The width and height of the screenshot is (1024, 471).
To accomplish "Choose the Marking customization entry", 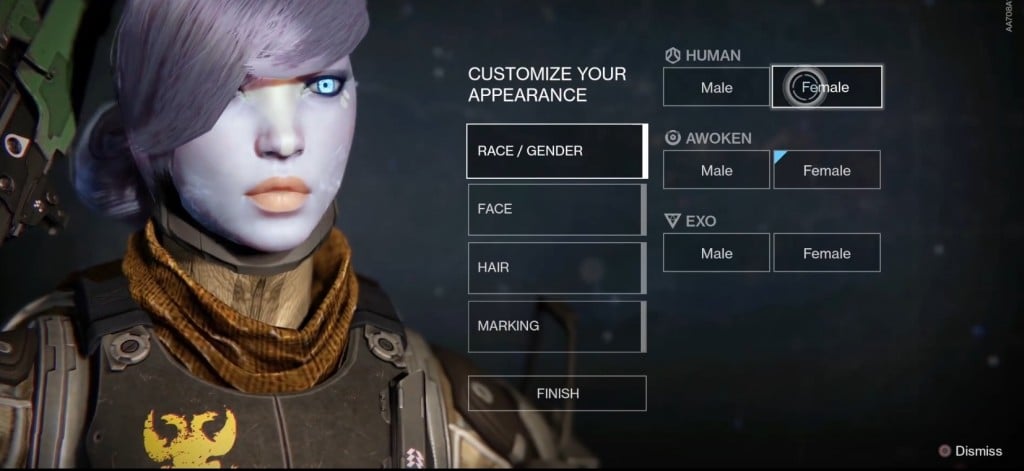I will click(556, 326).
